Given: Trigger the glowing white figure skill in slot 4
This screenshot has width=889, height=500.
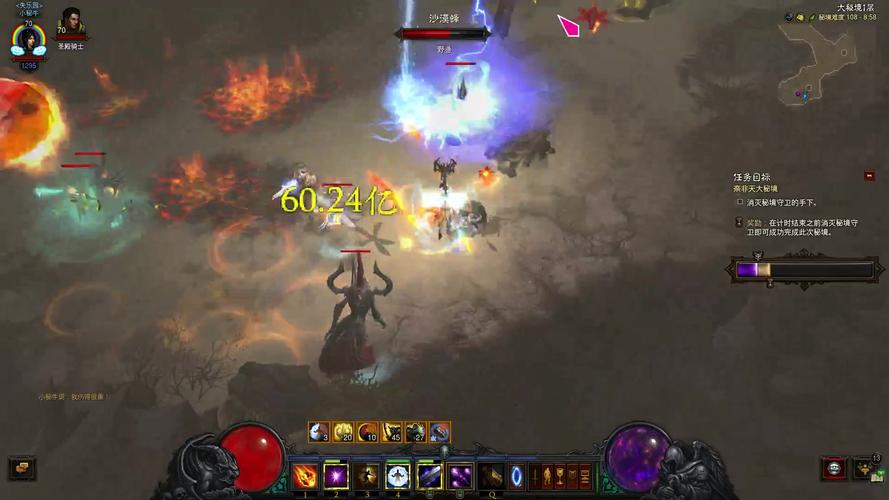Looking at the screenshot, I should point(398,476).
